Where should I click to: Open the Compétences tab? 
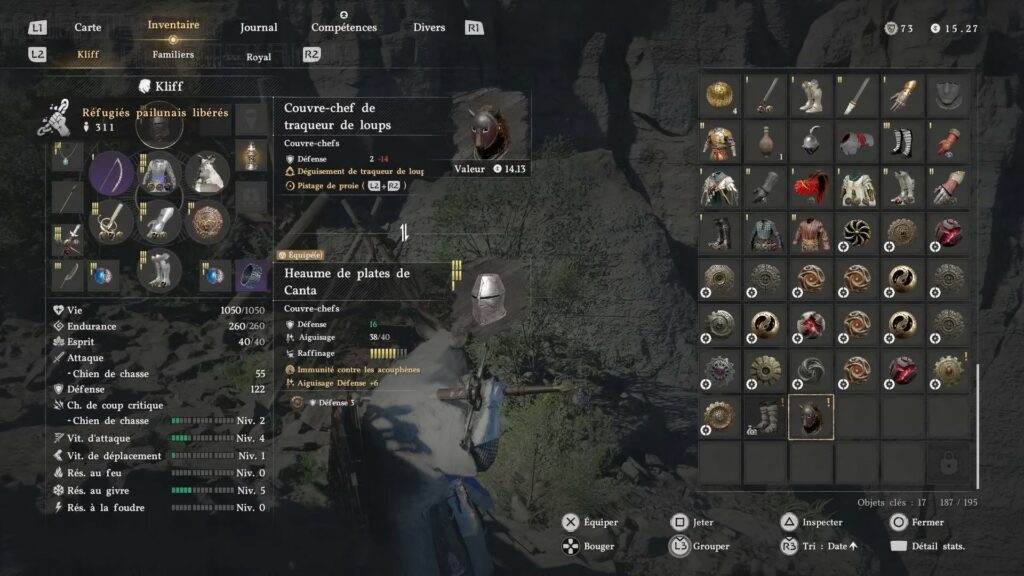click(x=344, y=27)
